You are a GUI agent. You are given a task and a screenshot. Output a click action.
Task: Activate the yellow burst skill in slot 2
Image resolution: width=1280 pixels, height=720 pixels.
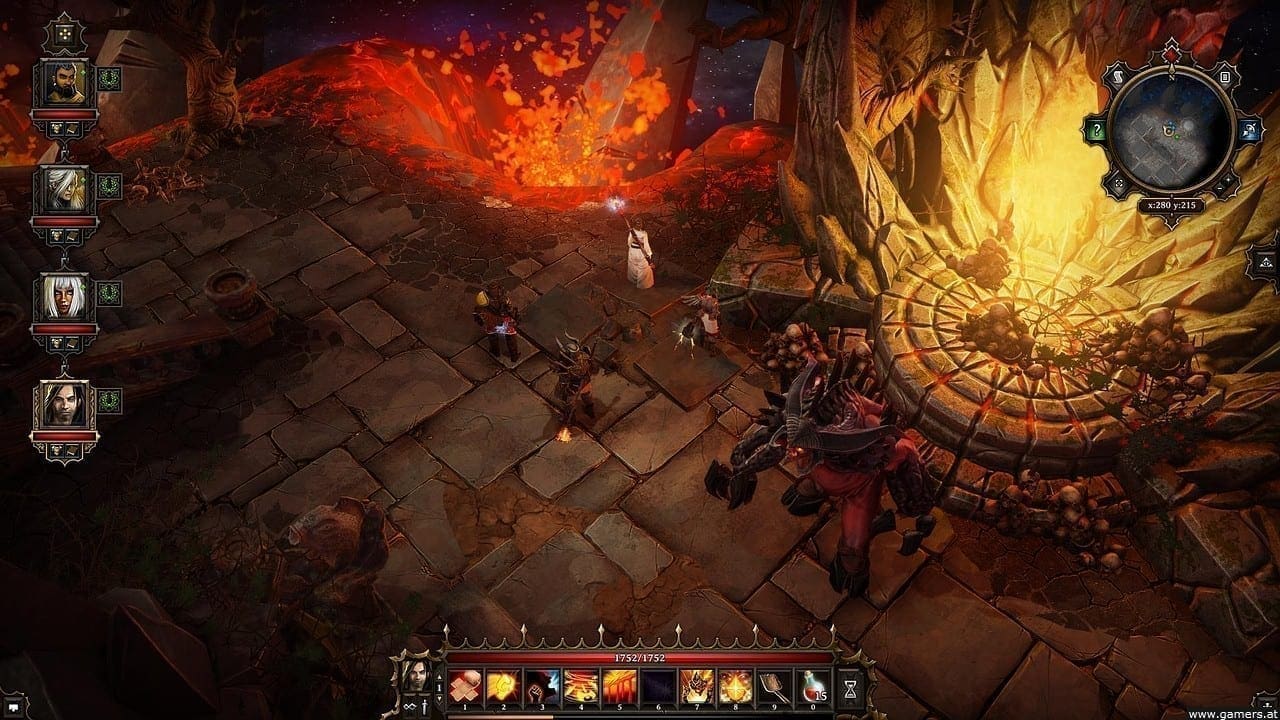point(502,684)
